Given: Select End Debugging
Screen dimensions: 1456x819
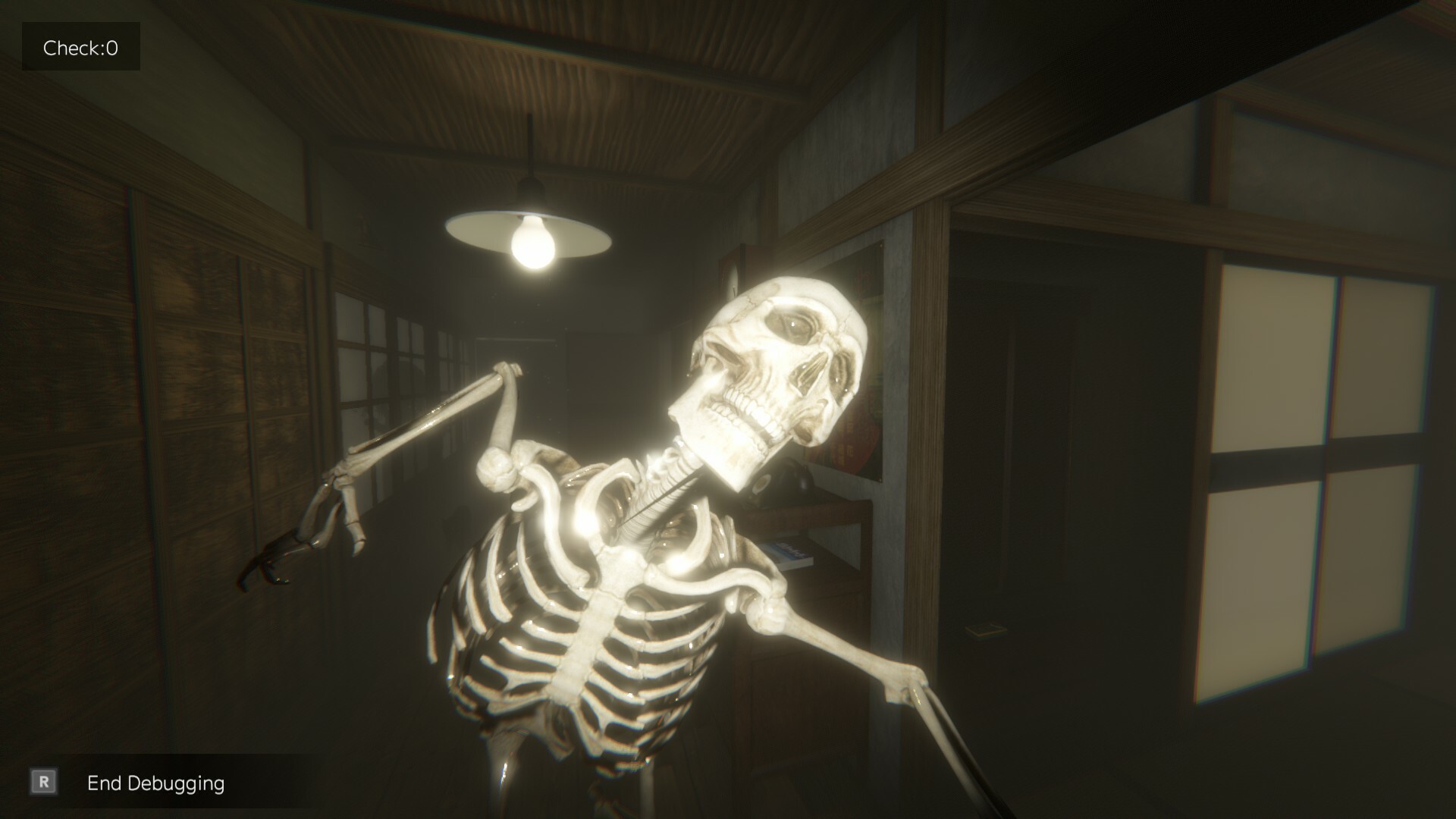Looking at the screenshot, I should 155,783.
